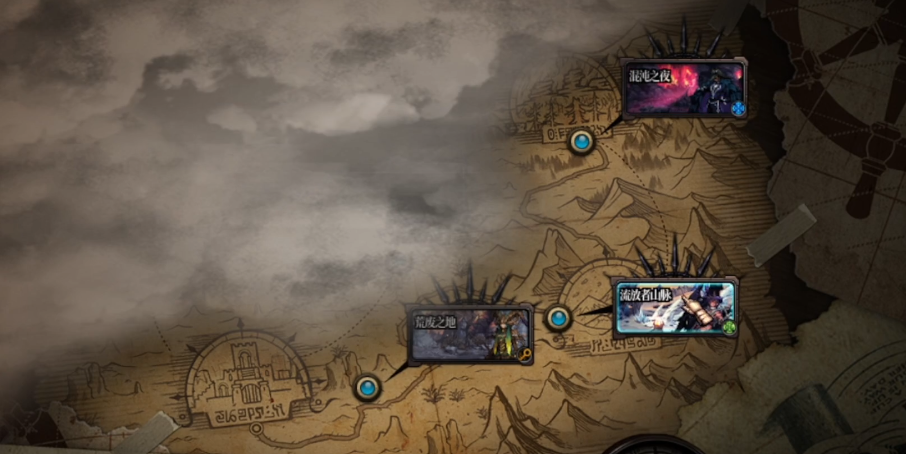Select the blue map node for 流放者山脉
906x454 pixels.
tap(557, 318)
